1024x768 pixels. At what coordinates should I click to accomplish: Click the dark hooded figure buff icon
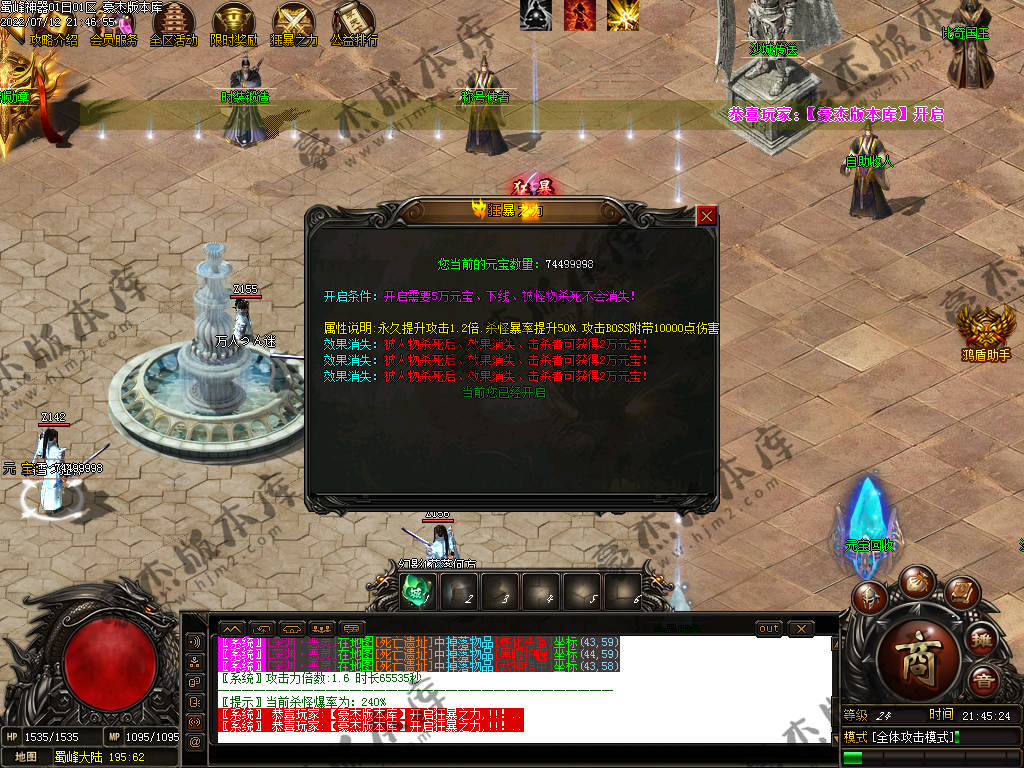coord(535,14)
